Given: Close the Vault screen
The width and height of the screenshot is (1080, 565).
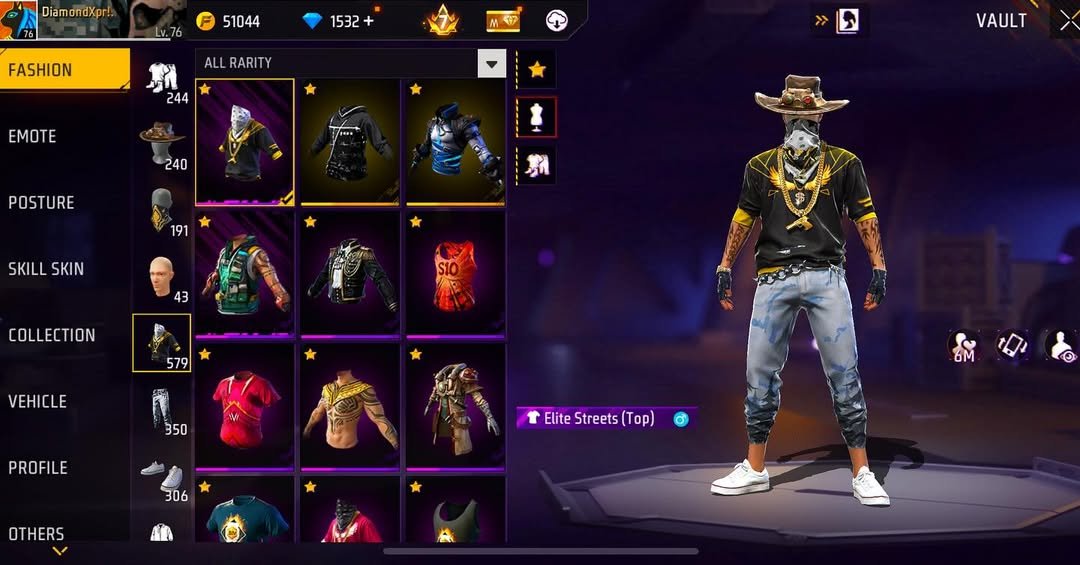Looking at the screenshot, I should coord(1068,21).
